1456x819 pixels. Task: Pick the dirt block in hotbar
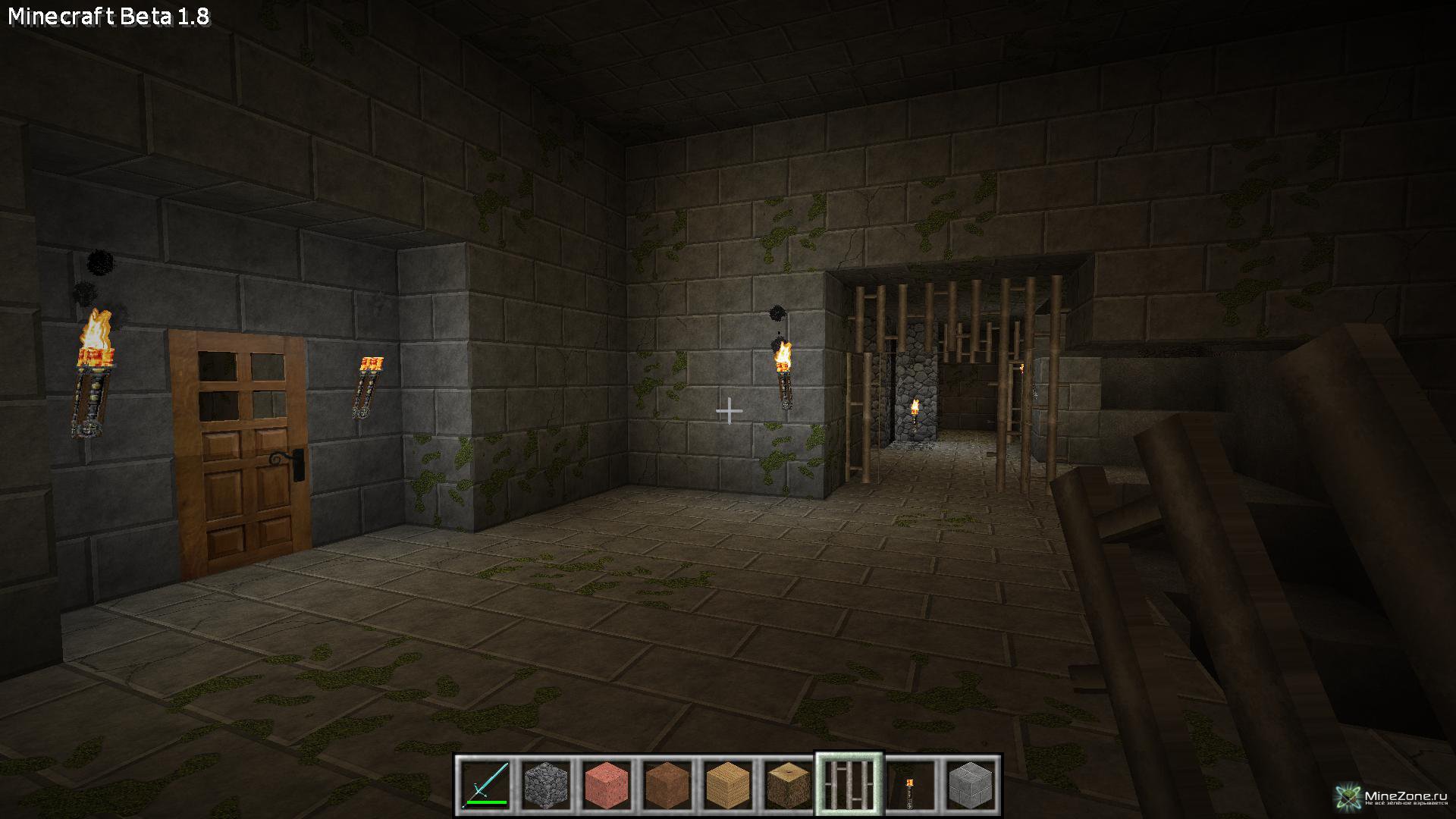667,785
